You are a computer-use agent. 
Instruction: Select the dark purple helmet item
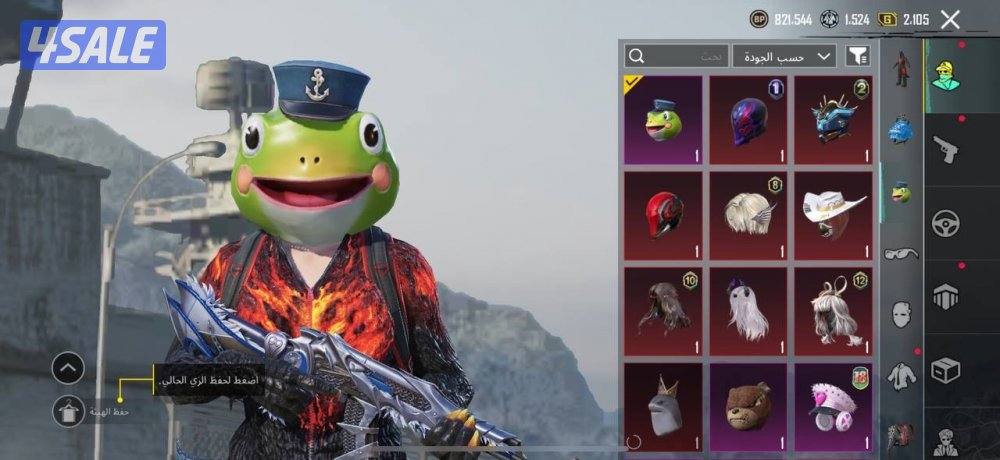pos(747,120)
